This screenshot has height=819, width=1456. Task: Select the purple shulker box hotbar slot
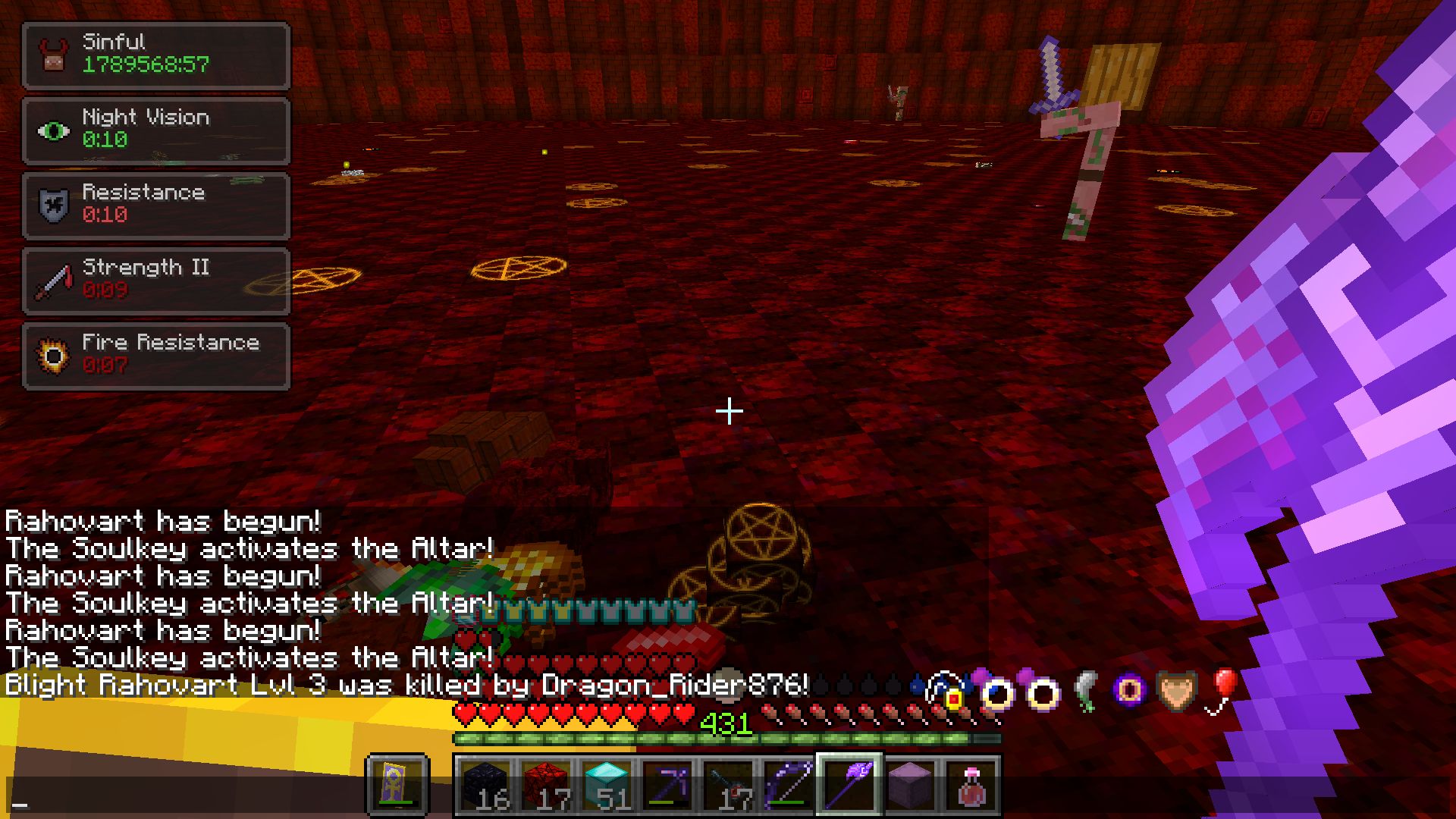point(910,781)
